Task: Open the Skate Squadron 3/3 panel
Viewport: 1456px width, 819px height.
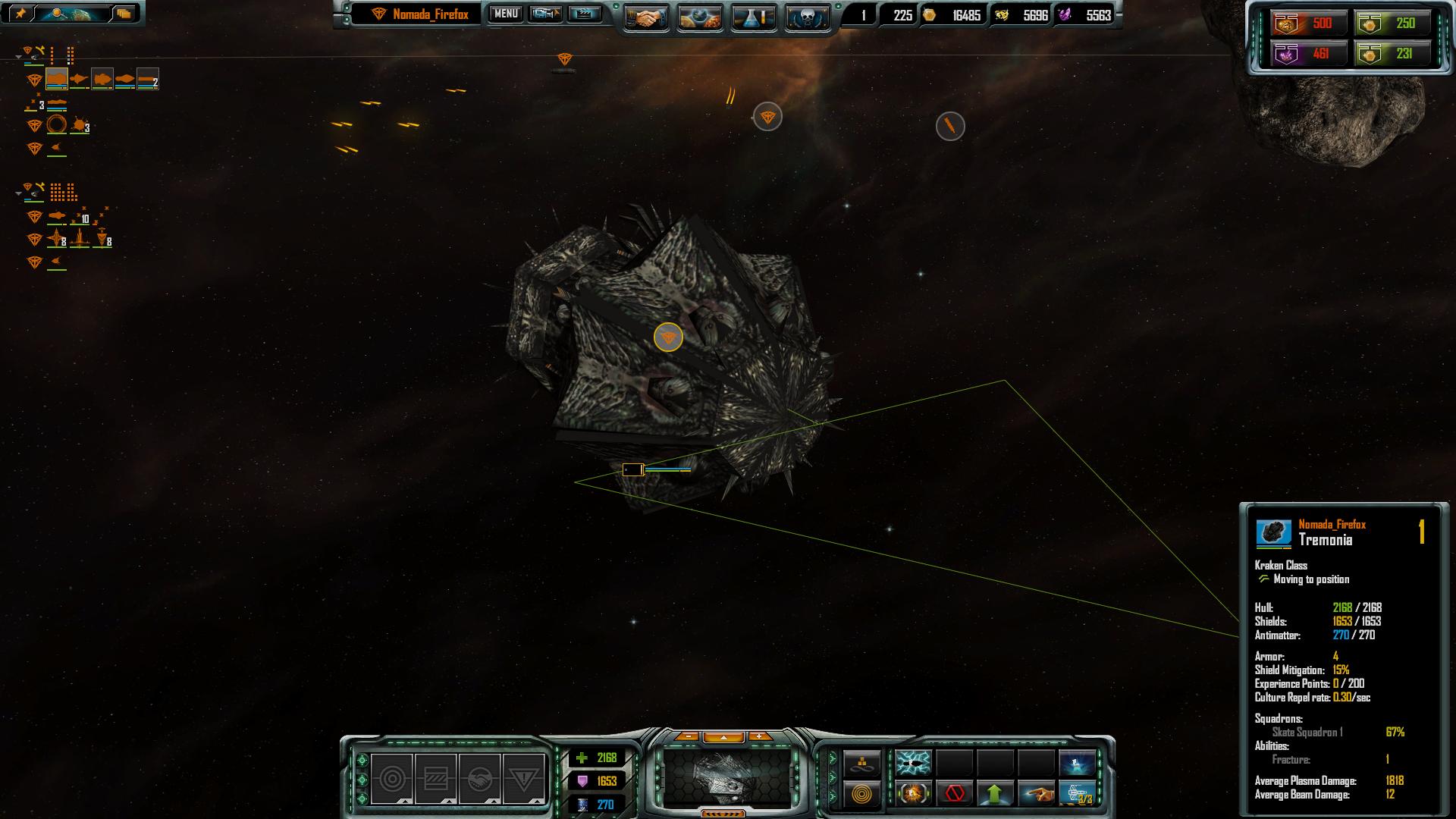Action: (1077, 794)
